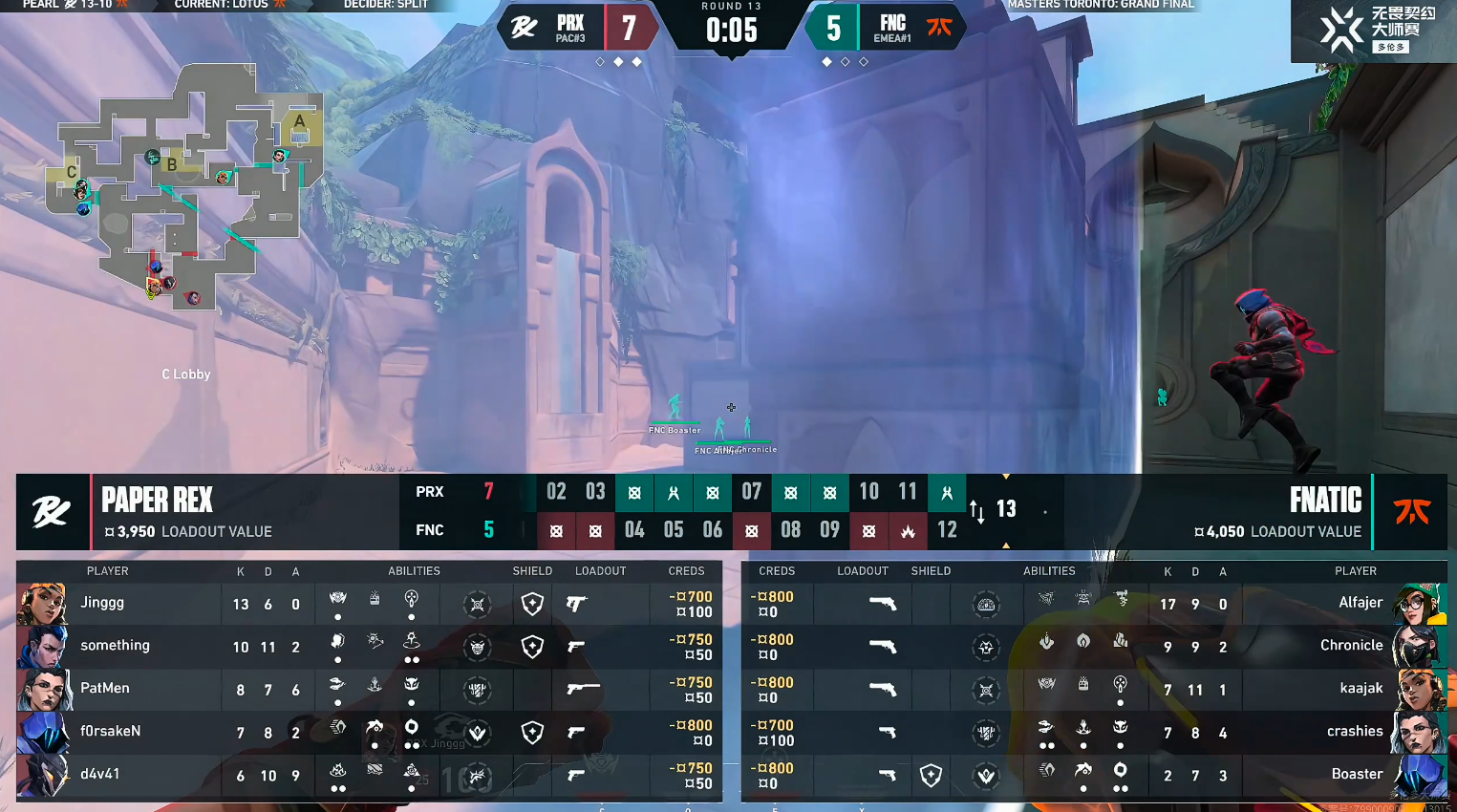Click Jinggg's agent portrait
Screen dimensions: 1457x812
[42, 604]
